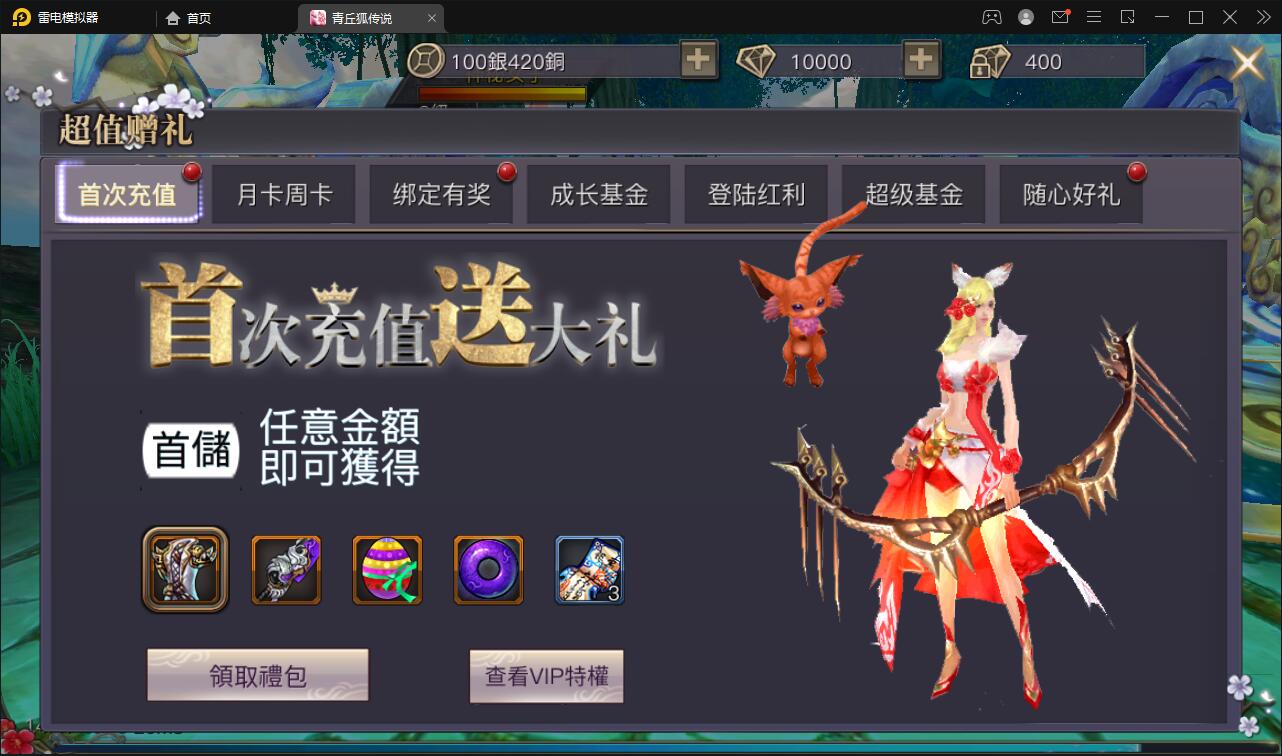Inspect the purple orb reward item
The width and height of the screenshot is (1282, 756).
(x=488, y=570)
